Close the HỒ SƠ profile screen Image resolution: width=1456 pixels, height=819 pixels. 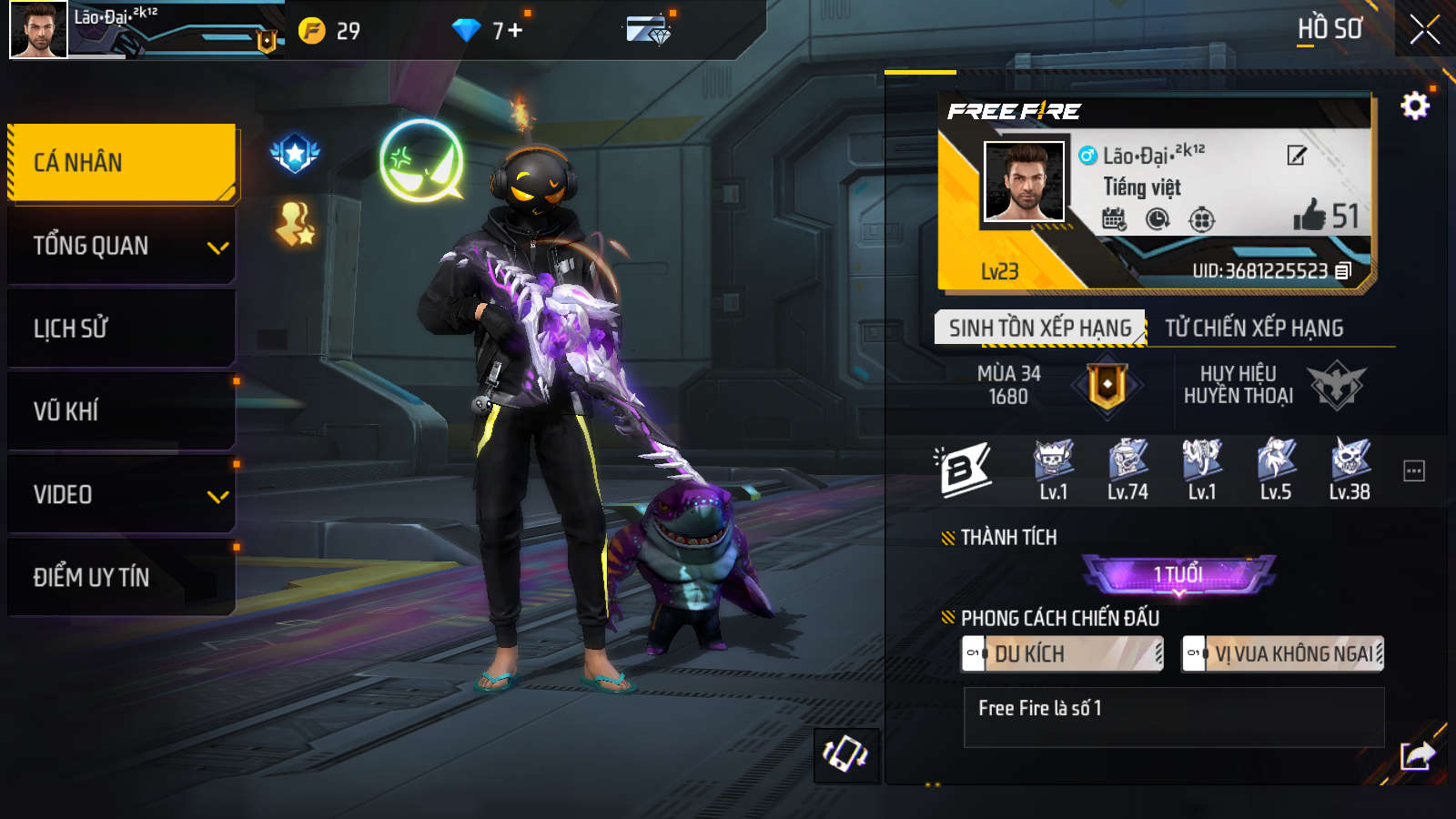coord(1424,30)
